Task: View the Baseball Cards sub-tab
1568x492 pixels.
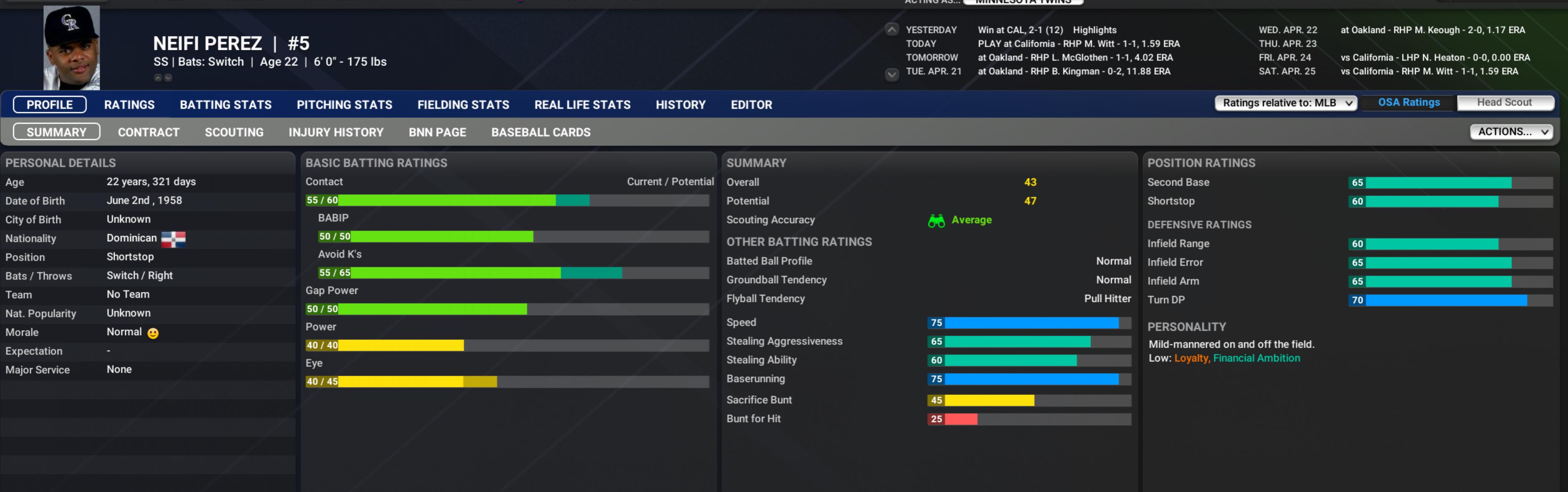Action: (x=541, y=132)
